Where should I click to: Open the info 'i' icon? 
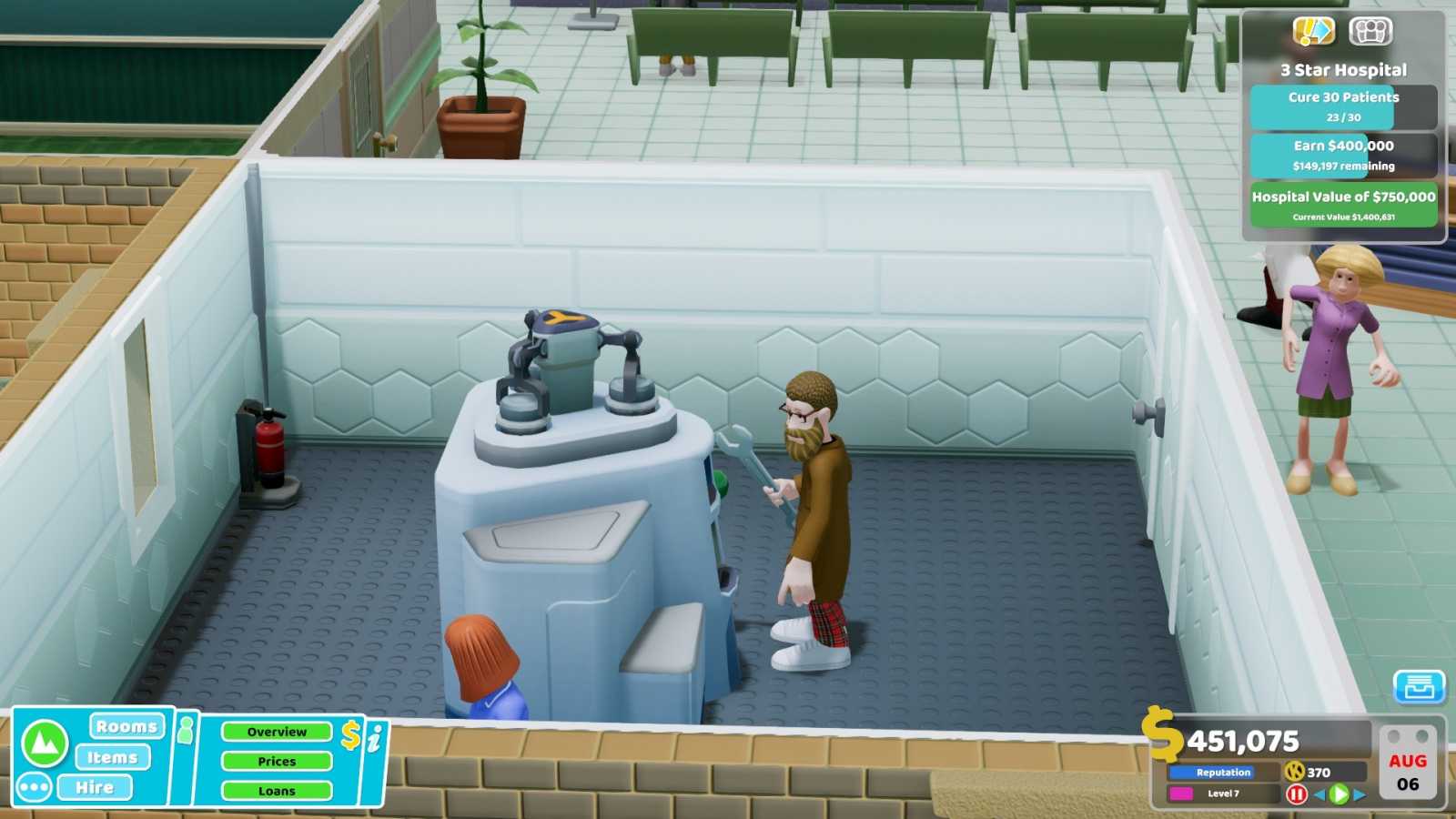click(375, 739)
